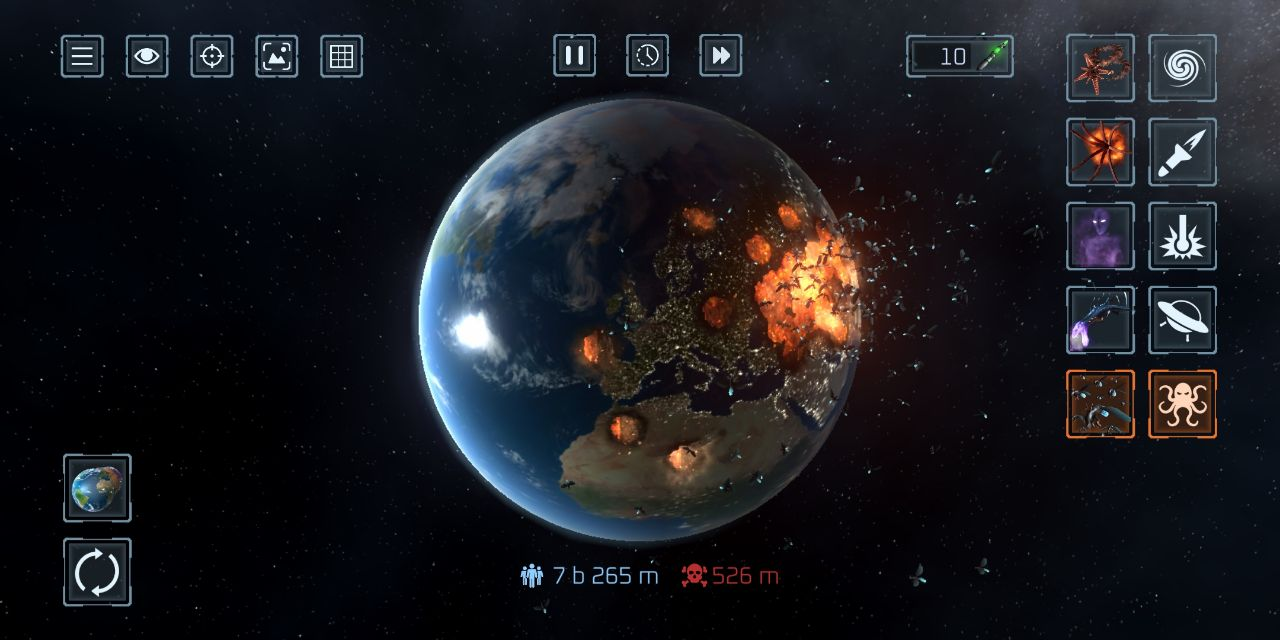Screen dimensions: 1280x640
Task: Open the hamburger menu
Action: pyautogui.click(x=82, y=56)
